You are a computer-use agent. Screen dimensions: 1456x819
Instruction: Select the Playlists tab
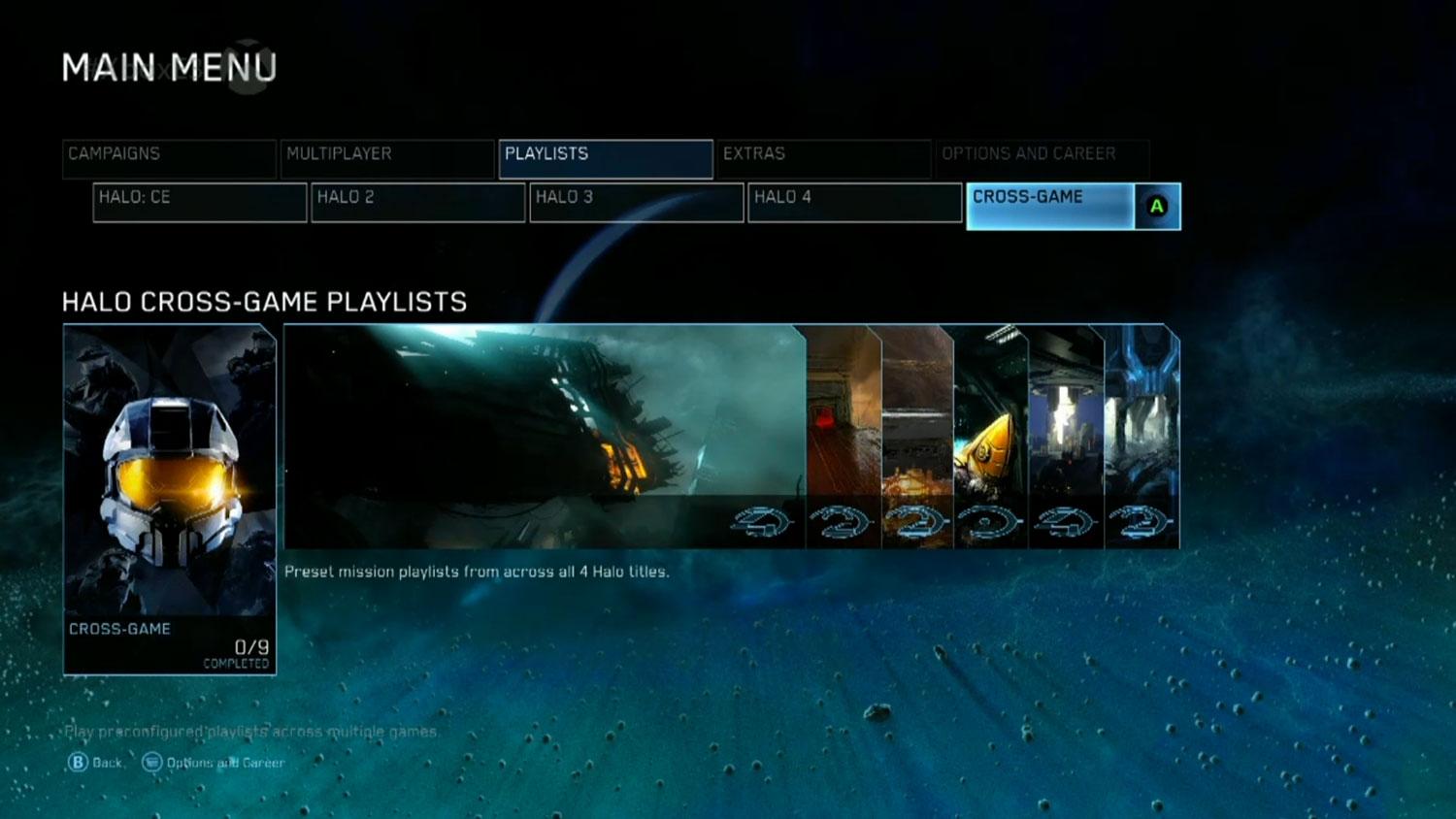pyautogui.click(x=606, y=158)
